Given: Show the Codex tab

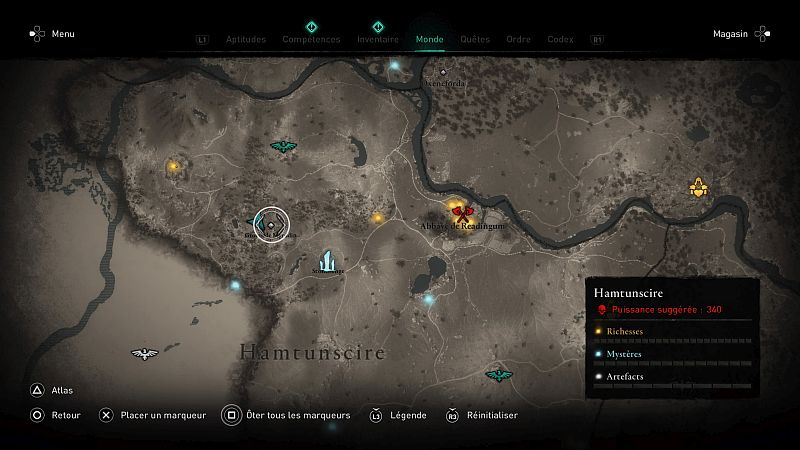Looking at the screenshot, I should pos(560,40).
